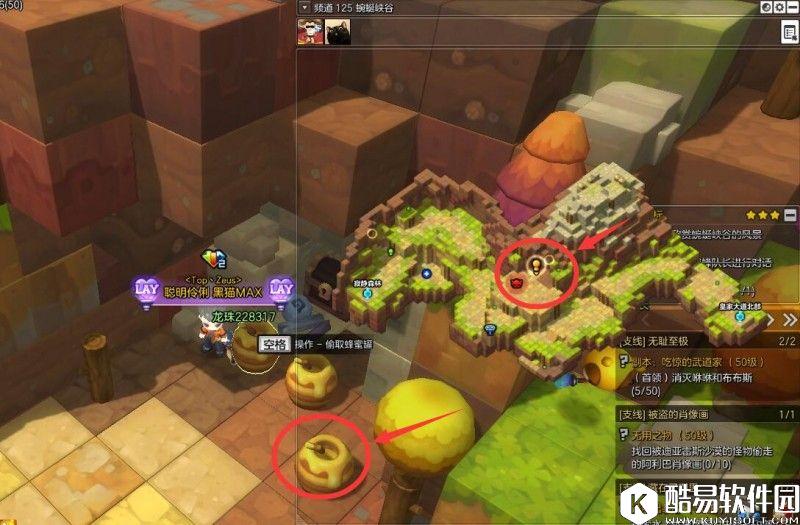The width and height of the screenshot is (800, 525).
Task: Click the double-arrow next button on quest tracker
Action: click(x=789, y=320)
